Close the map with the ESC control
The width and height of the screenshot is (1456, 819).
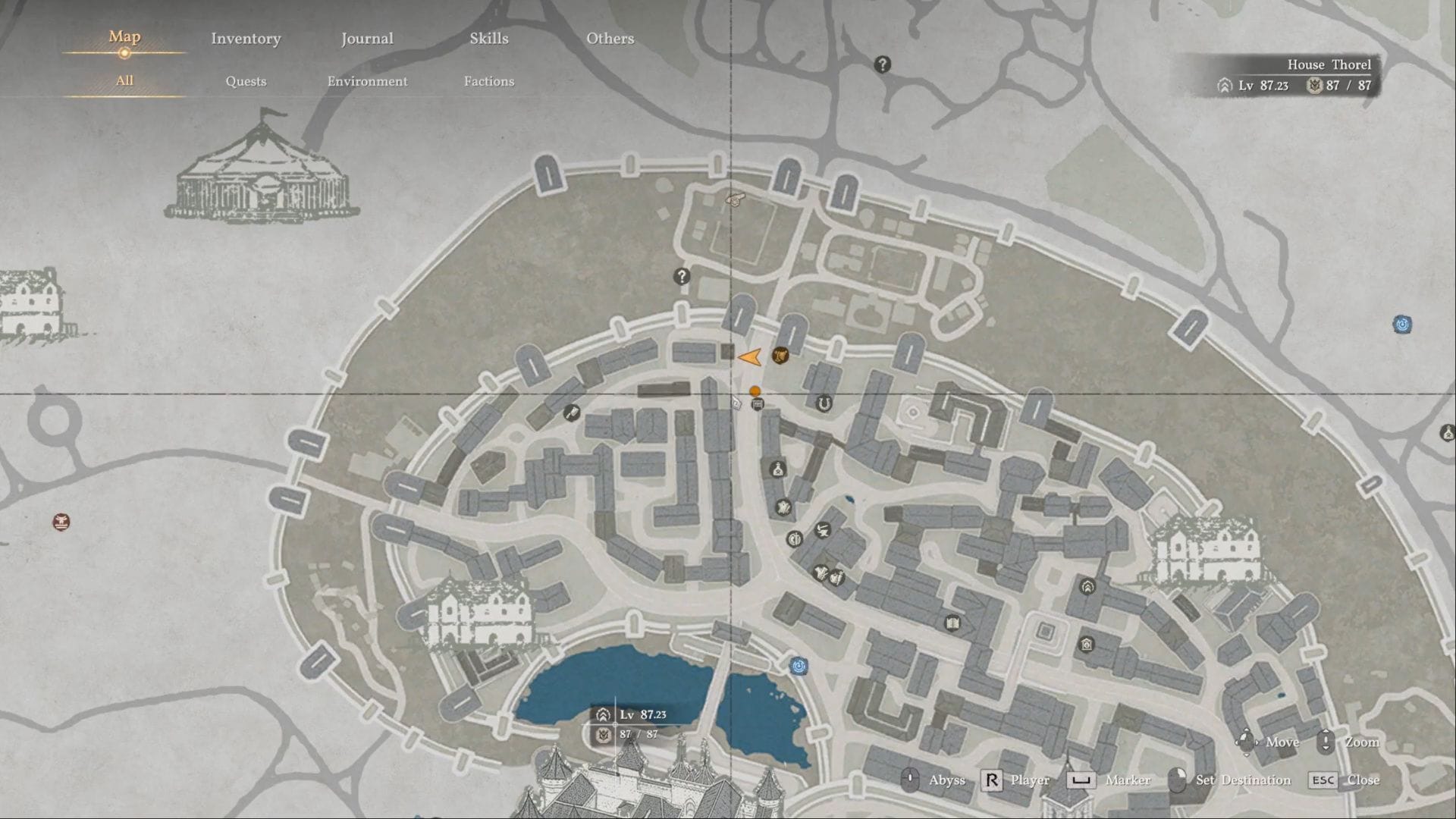[x=1324, y=780]
